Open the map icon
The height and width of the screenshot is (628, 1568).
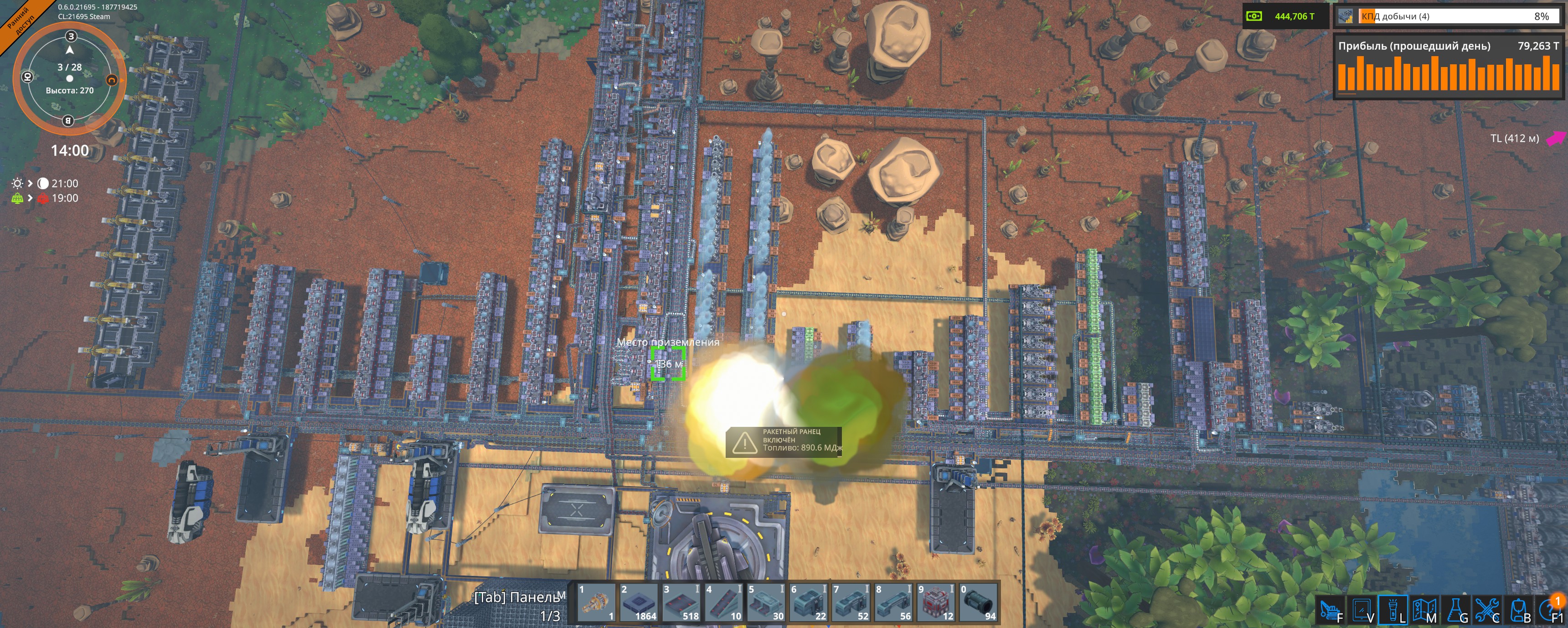(1424, 610)
